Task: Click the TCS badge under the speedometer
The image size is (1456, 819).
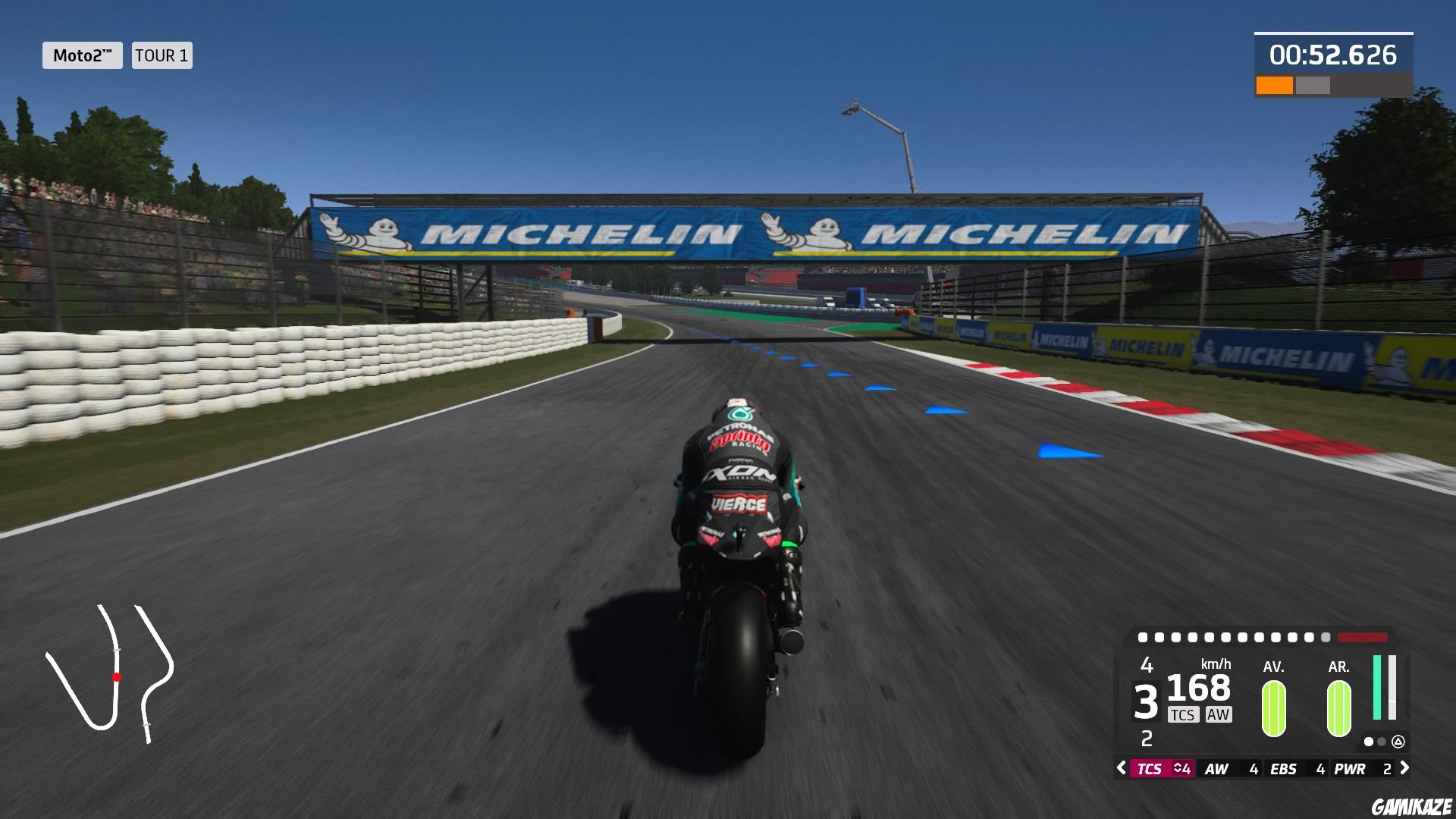Action: click(x=1183, y=714)
